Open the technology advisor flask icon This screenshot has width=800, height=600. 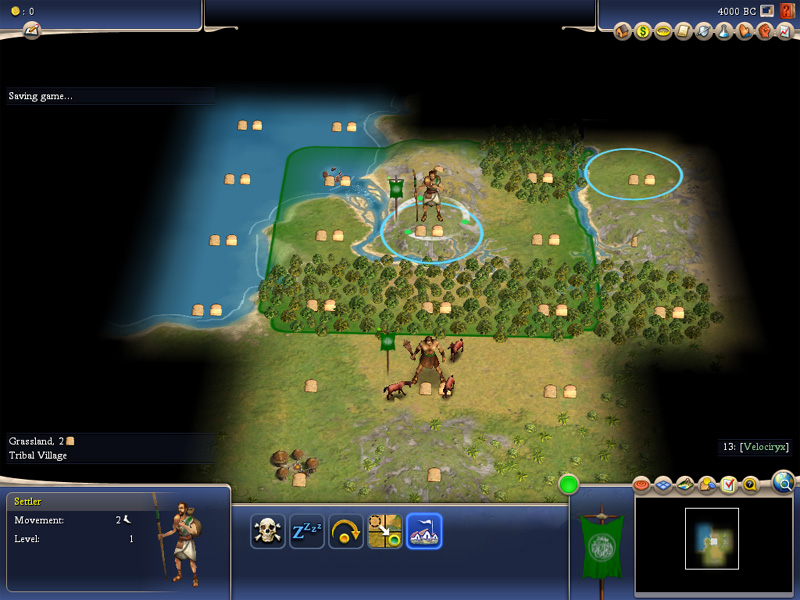click(x=724, y=32)
